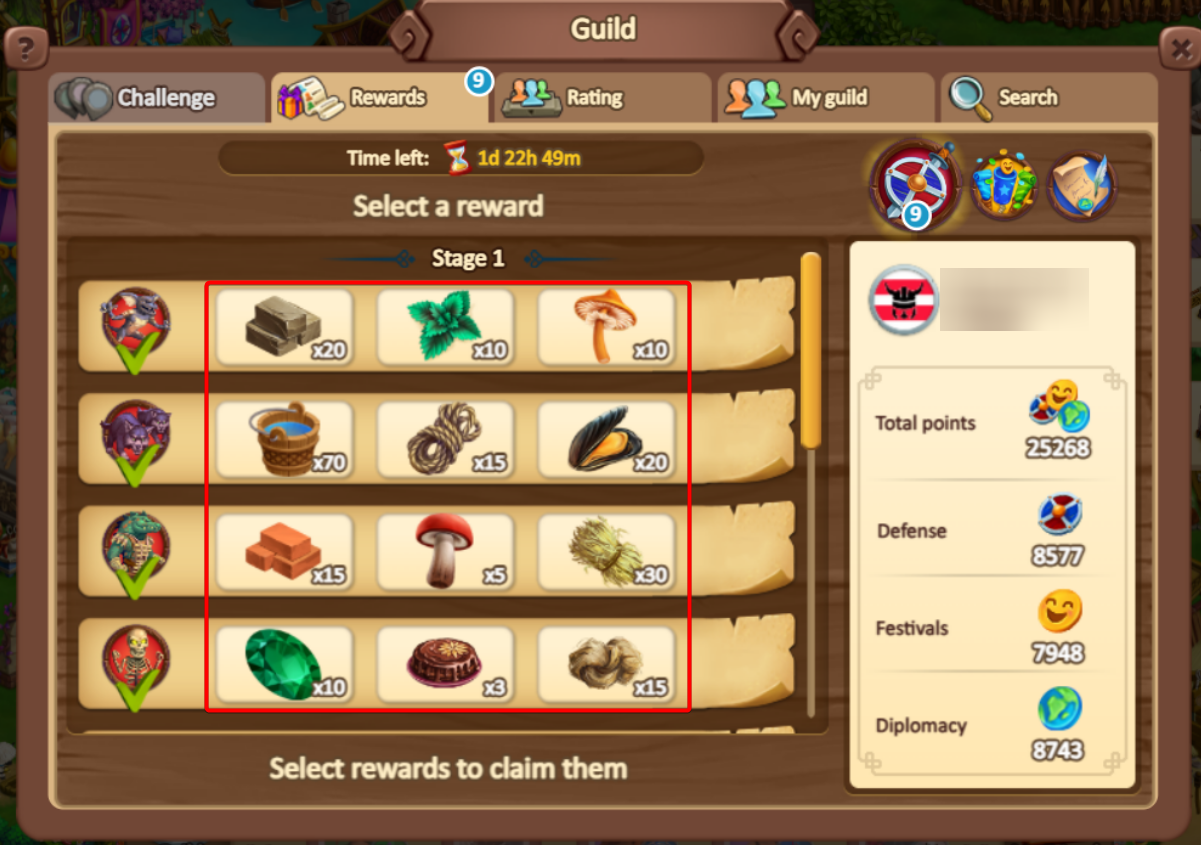Choose the green mint leaves x10 reward
Screen dimensions: 1201x845
(445, 327)
